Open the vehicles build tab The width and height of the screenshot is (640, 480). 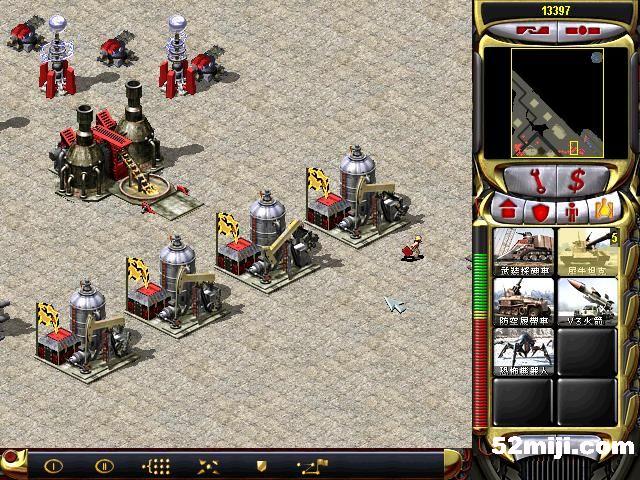tap(603, 211)
